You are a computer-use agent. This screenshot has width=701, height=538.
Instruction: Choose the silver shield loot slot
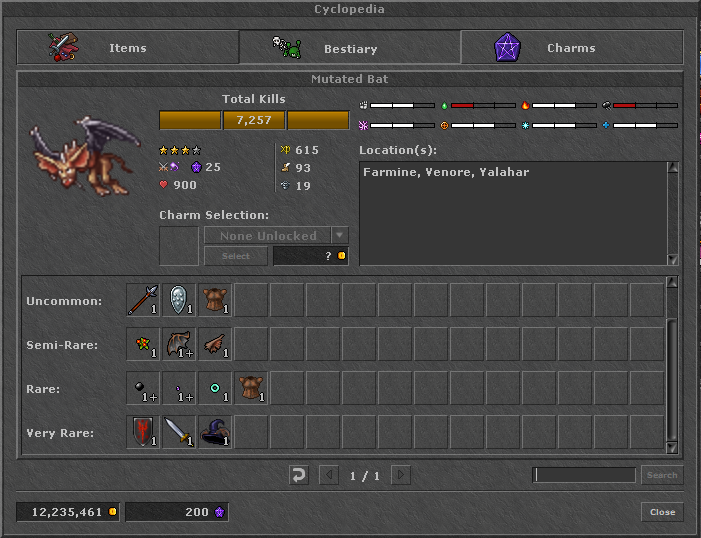point(179,300)
